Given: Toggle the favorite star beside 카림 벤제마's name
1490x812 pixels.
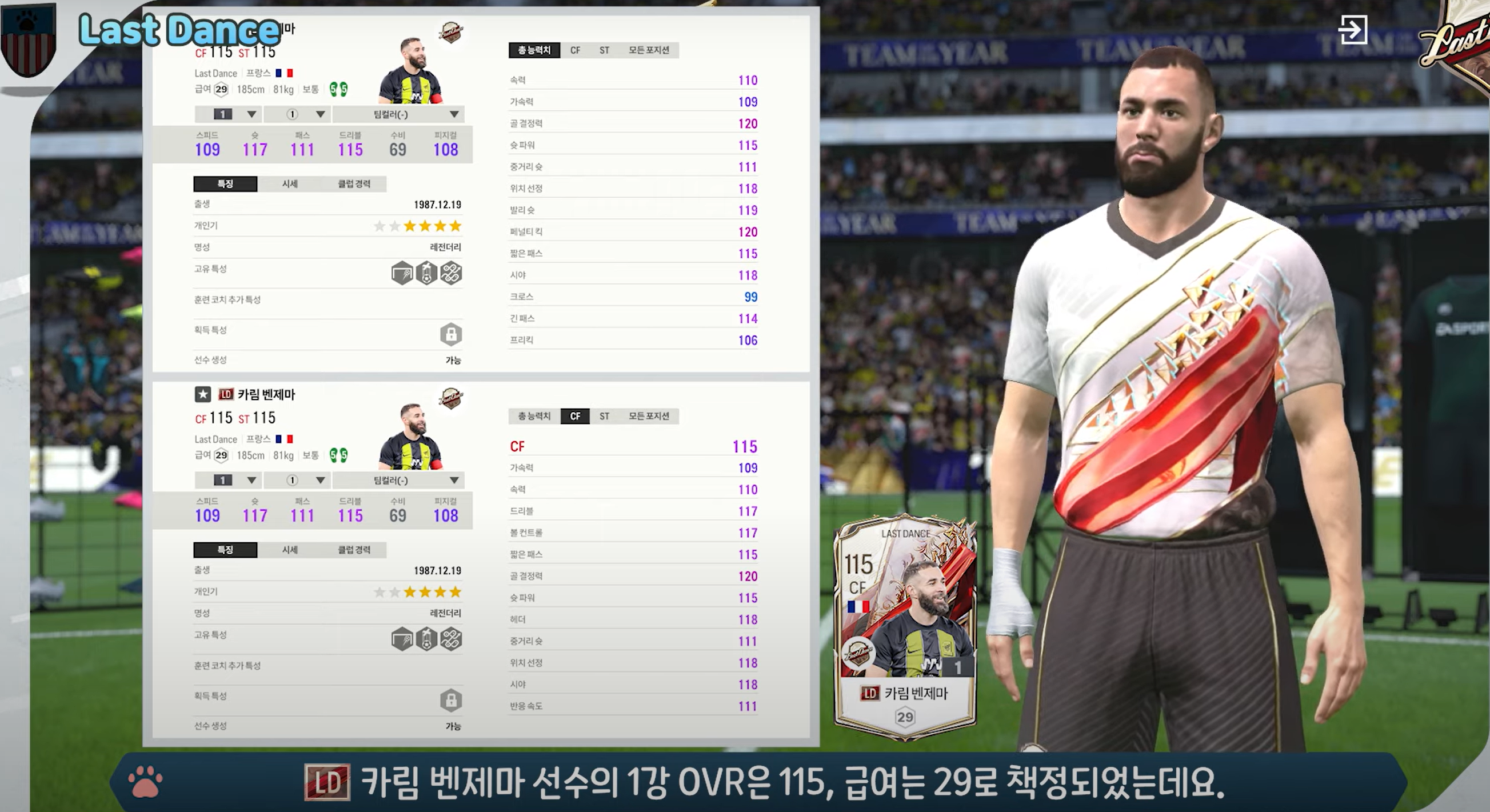Looking at the screenshot, I should [202, 394].
